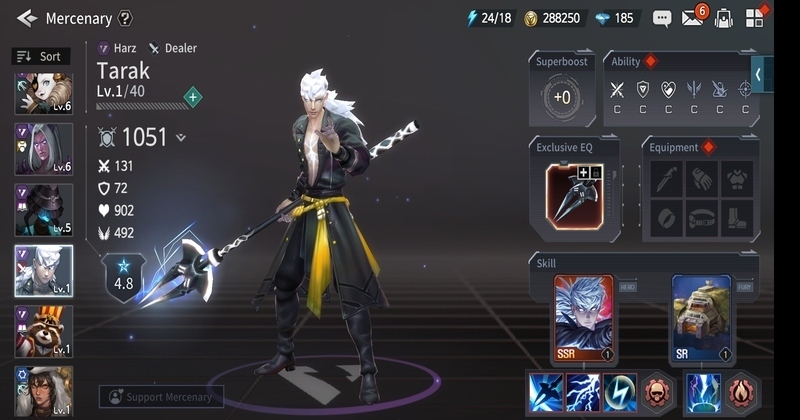Open the Sort mercenary options

[x=39, y=57]
